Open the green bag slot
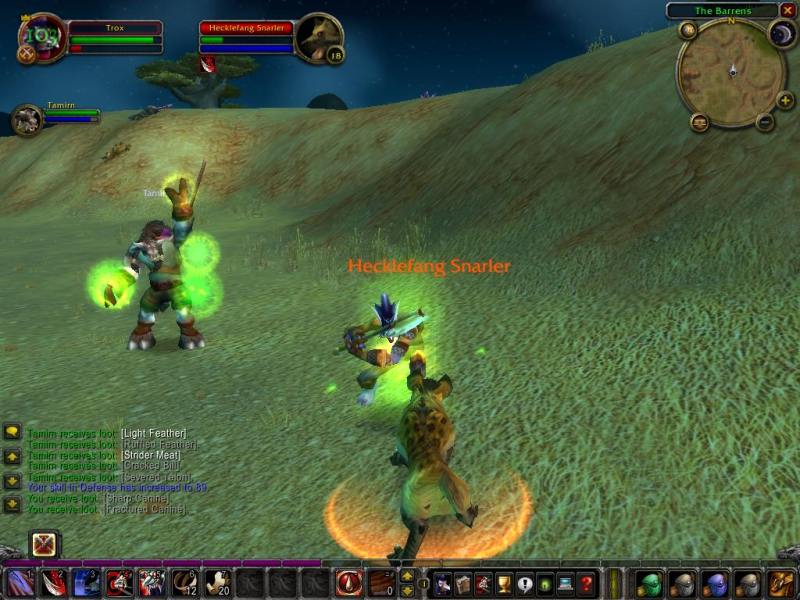Image resolution: width=800 pixels, height=600 pixels. pos(649,583)
